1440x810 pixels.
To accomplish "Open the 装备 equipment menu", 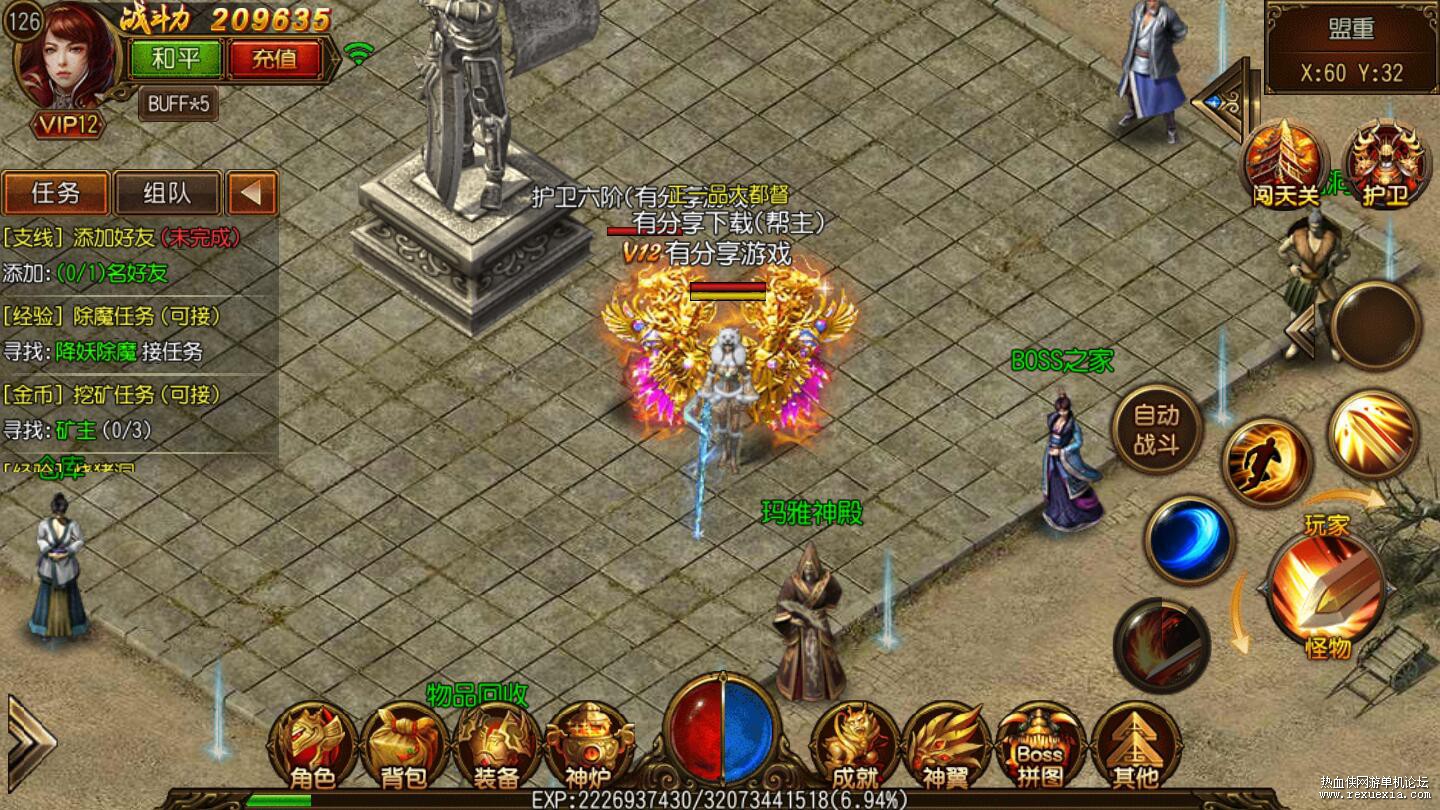I will coord(495,747).
